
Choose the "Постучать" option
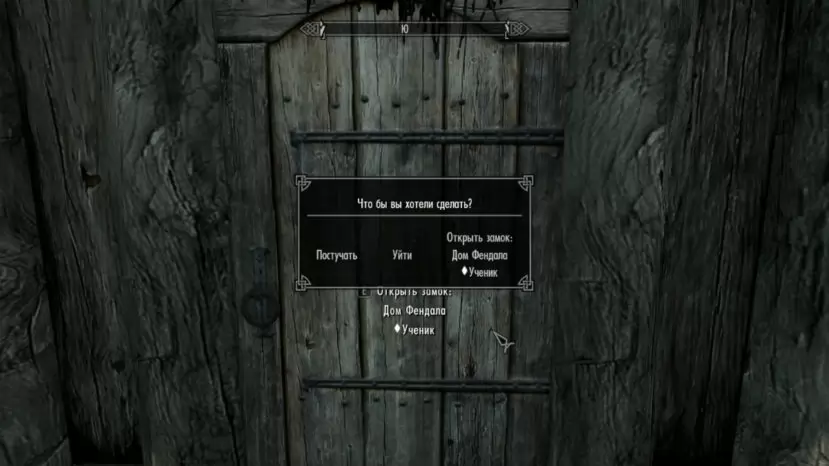336,255
